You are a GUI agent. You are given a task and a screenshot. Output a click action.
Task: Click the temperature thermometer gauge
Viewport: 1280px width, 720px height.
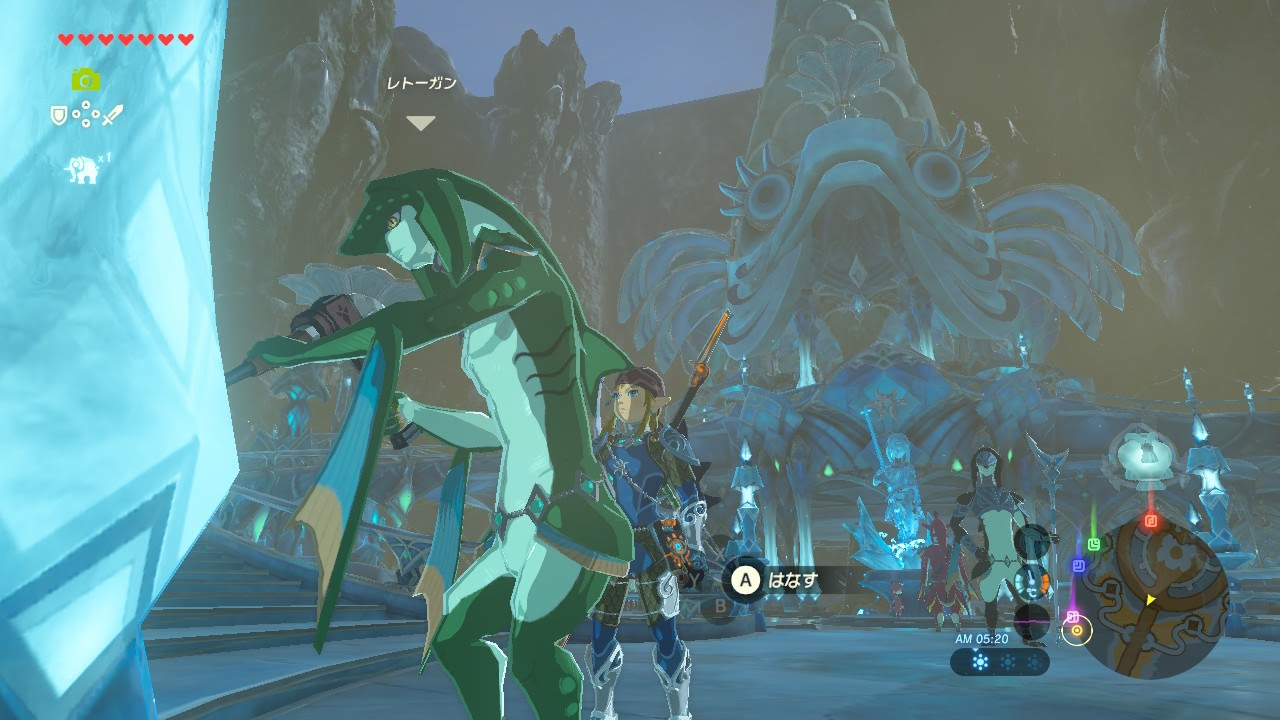click(x=1030, y=580)
